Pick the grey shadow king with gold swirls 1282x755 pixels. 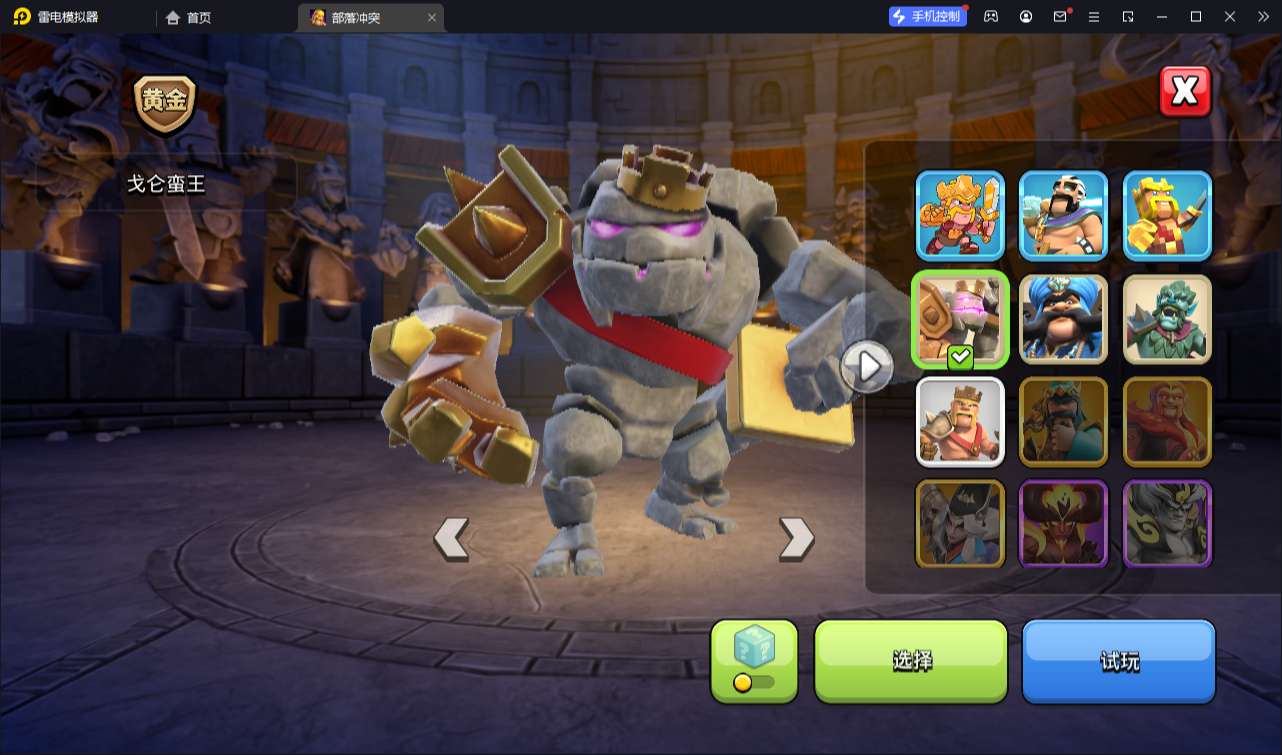click(x=1167, y=524)
